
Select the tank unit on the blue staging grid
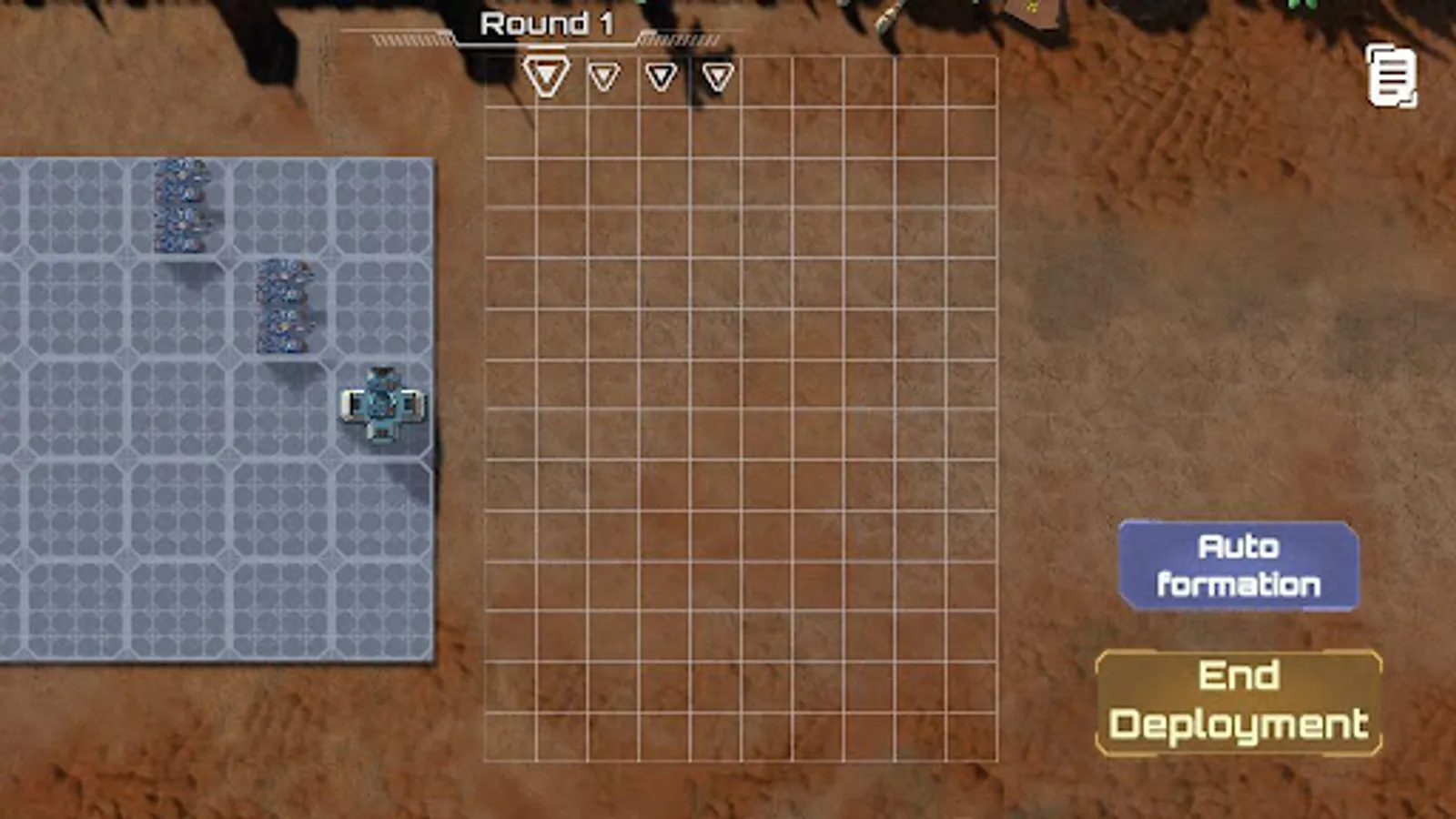tap(382, 405)
